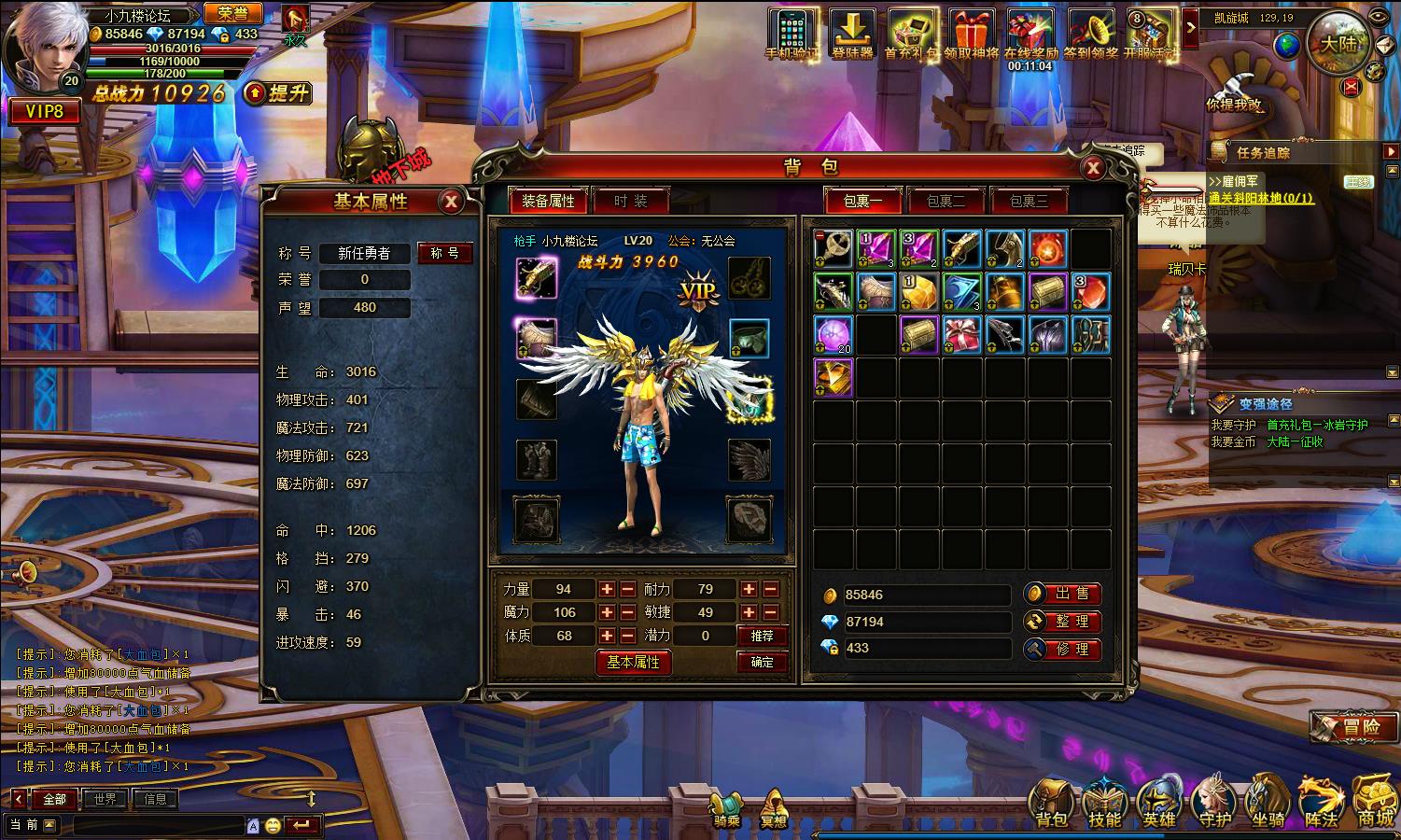The width and height of the screenshot is (1401, 840).
Task: Click the 推荐 recommend button
Action: pos(762,636)
